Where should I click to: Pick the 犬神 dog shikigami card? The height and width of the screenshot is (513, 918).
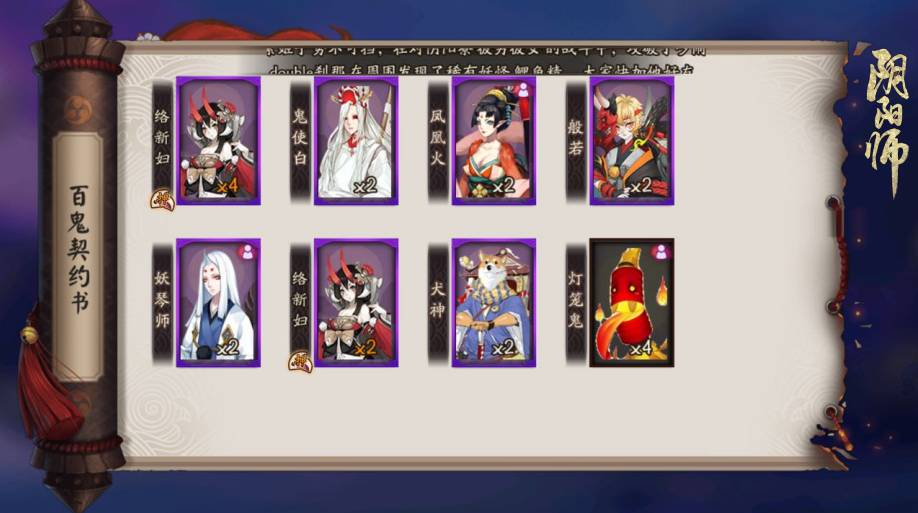pos(493,302)
